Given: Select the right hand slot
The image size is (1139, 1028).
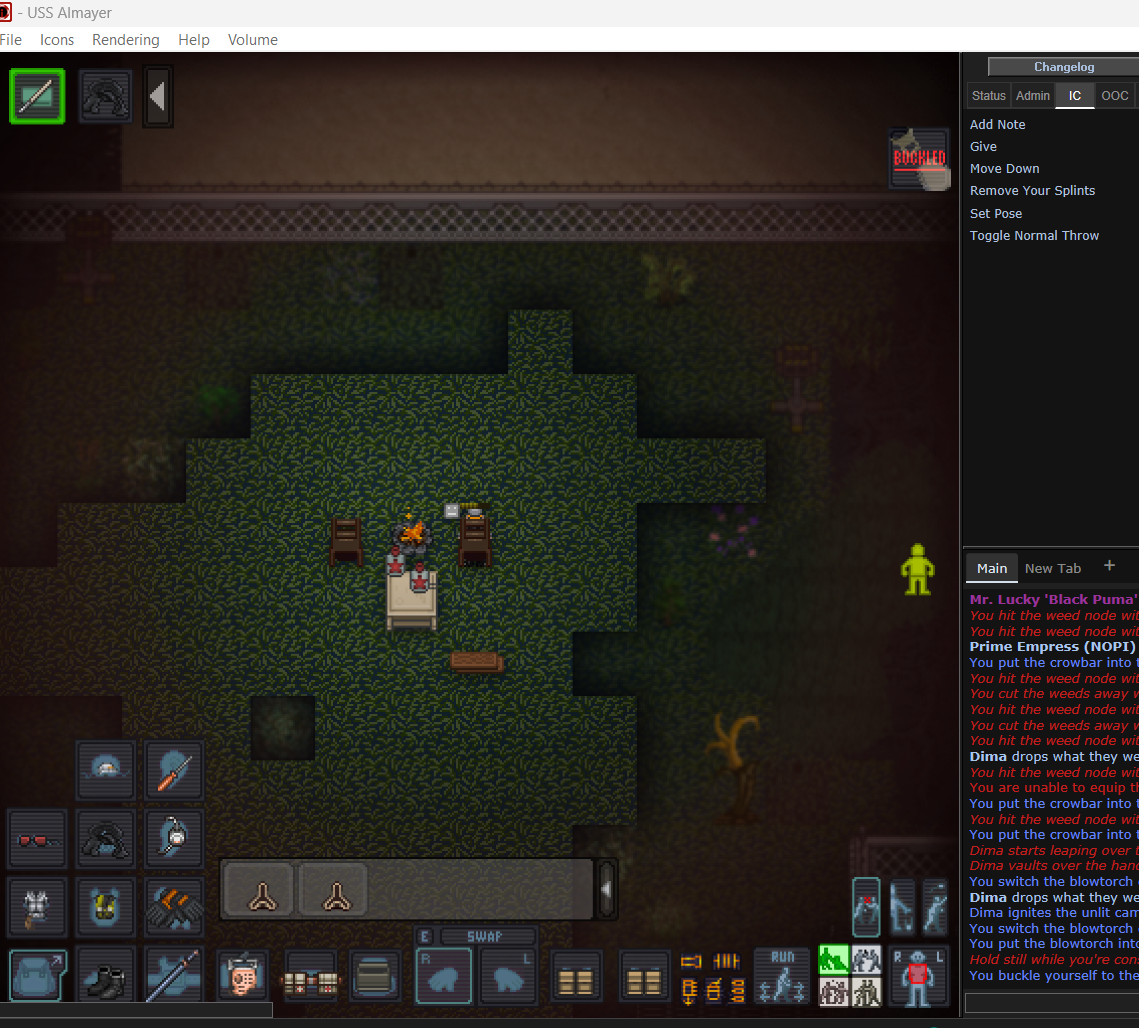Looking at the screenshot, I should point(444,977).
